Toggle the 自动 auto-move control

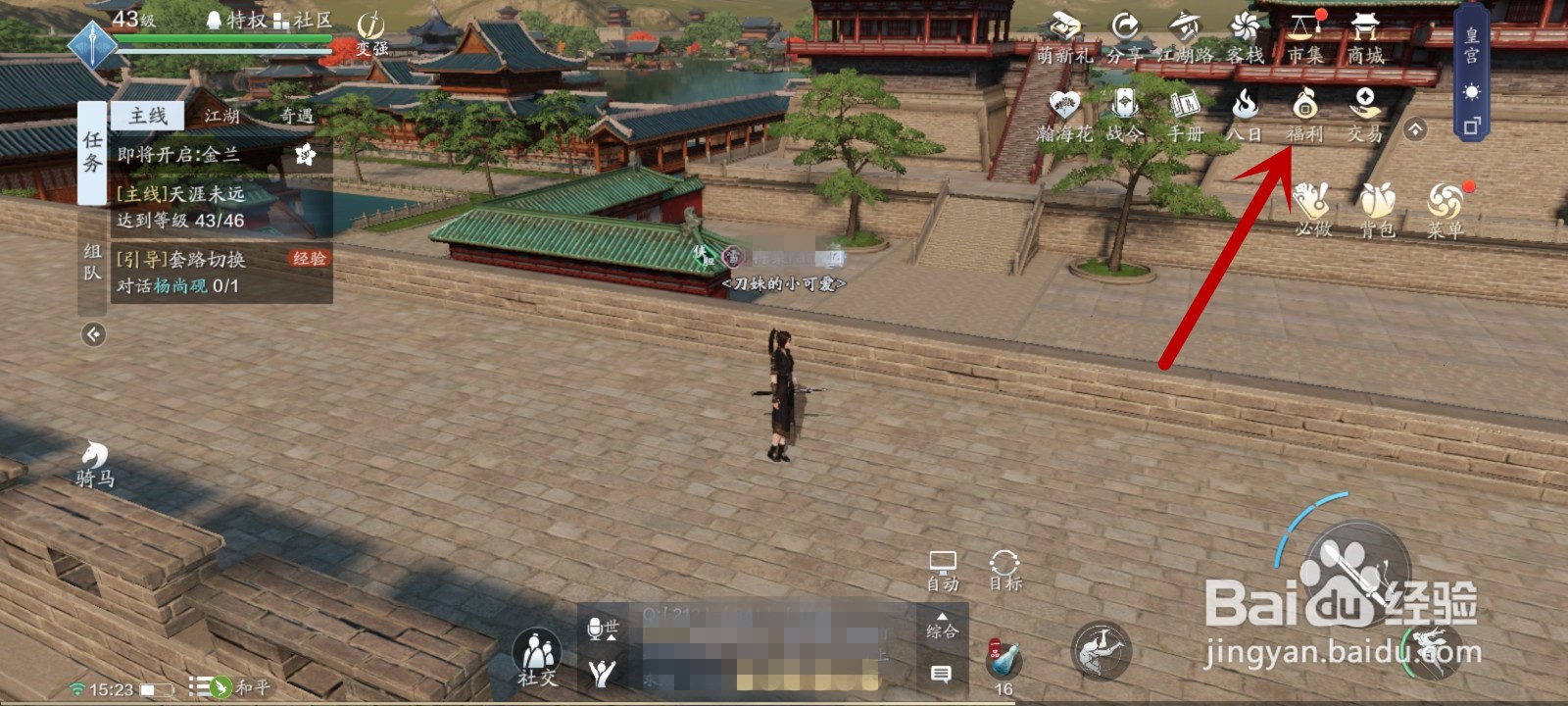(x=944, y=569)
